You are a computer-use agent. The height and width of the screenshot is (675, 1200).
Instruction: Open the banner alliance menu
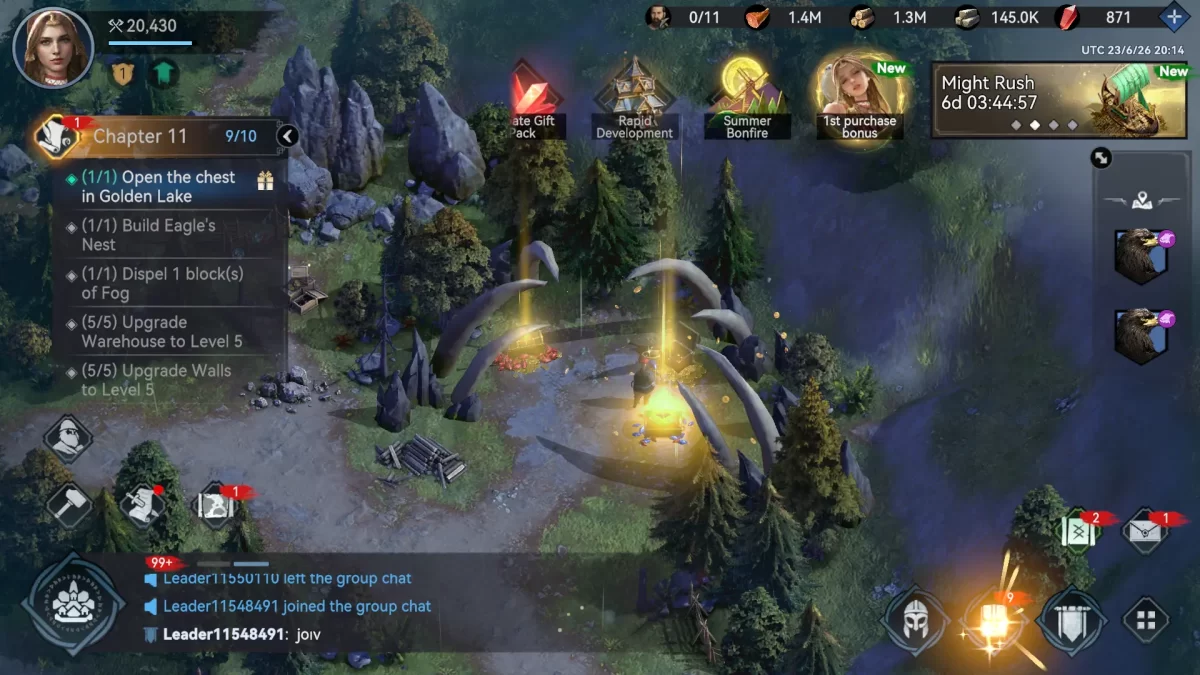click(x=1072, y=620)
